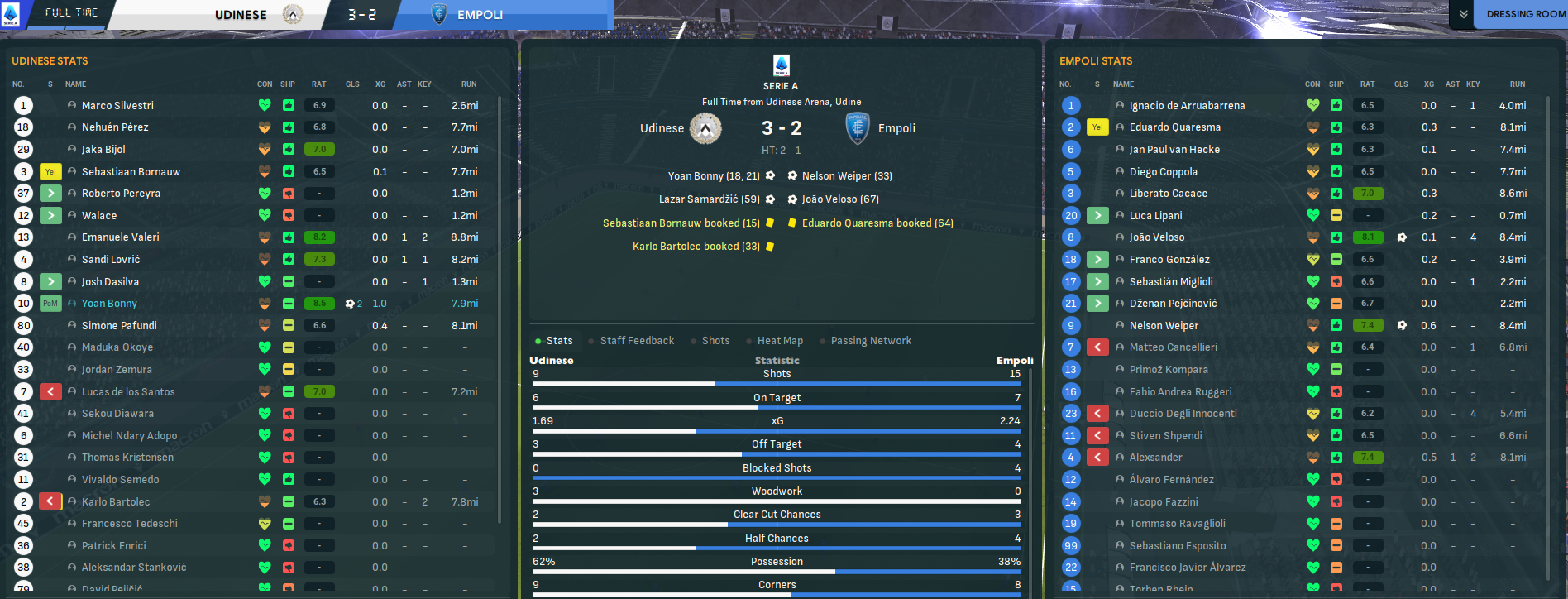Open the Dressing Room screen

tap(1524, 14)
